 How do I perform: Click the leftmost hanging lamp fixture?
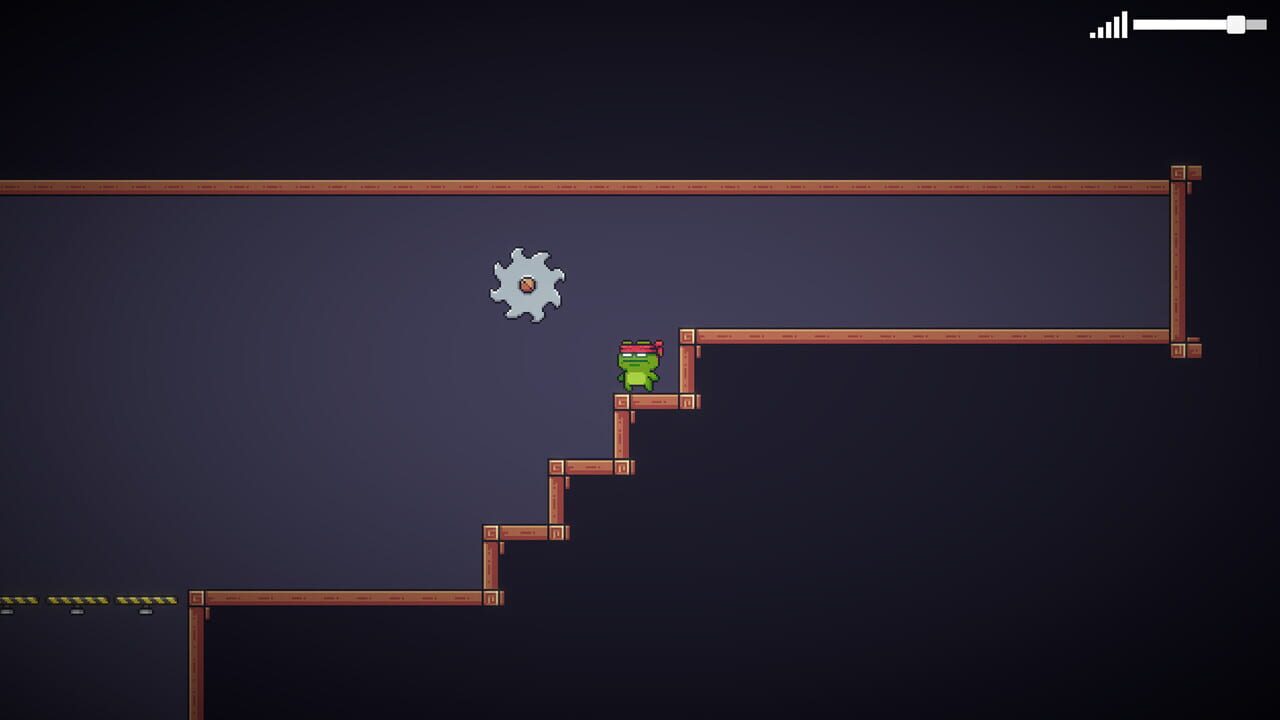point(8,612)
